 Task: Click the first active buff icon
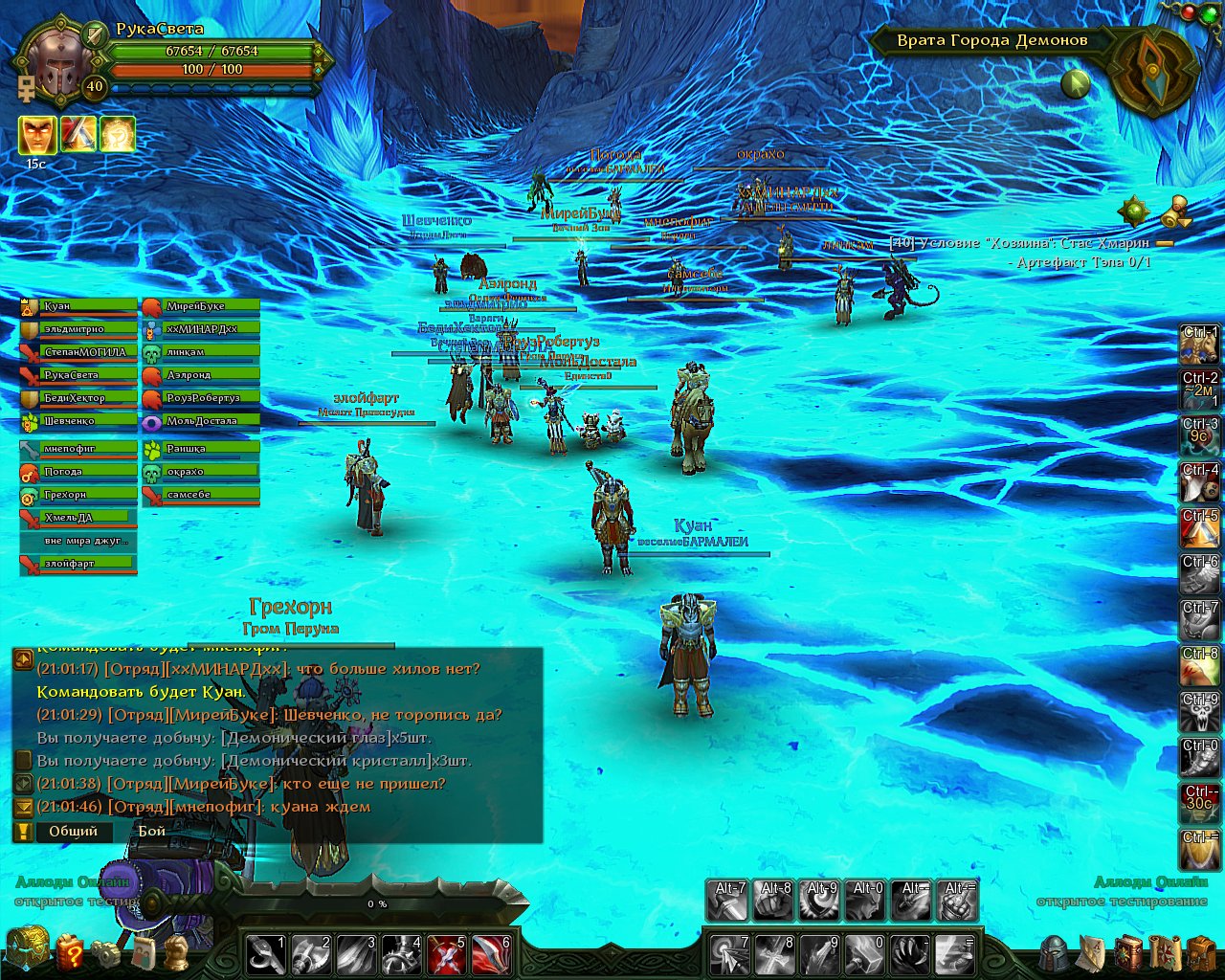36,135
